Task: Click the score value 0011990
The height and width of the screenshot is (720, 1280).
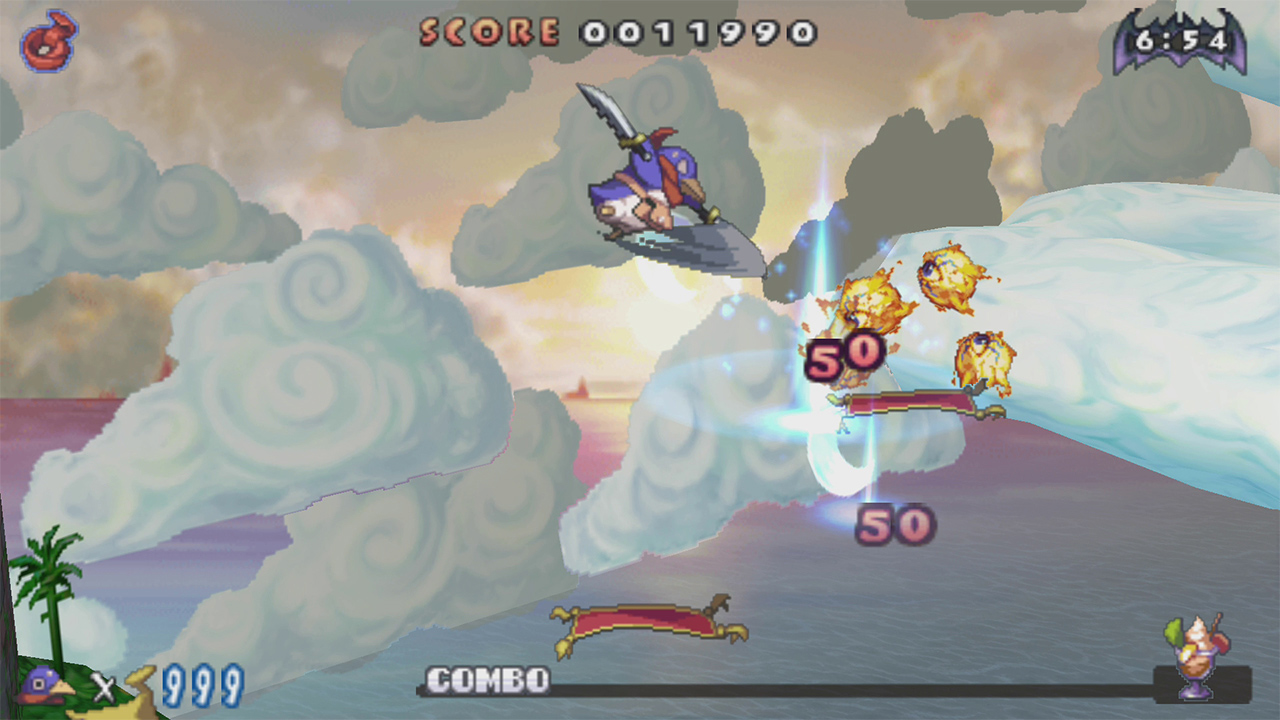Action: 695,32
